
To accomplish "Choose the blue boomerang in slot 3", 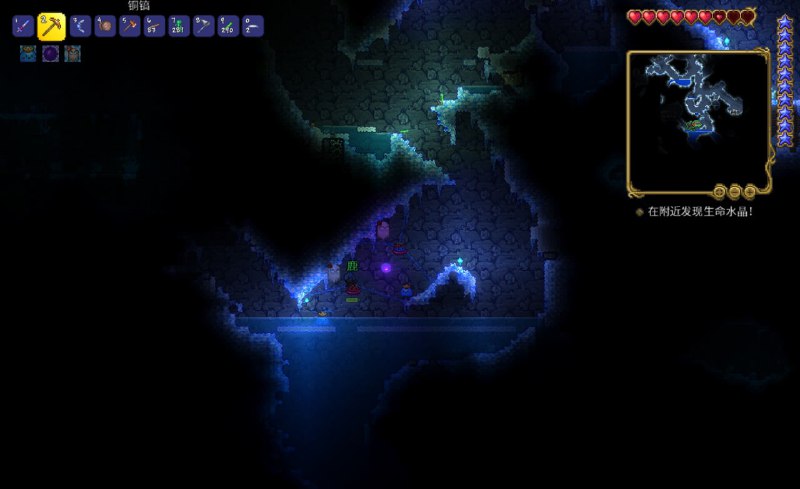I will tap(80, 26).
